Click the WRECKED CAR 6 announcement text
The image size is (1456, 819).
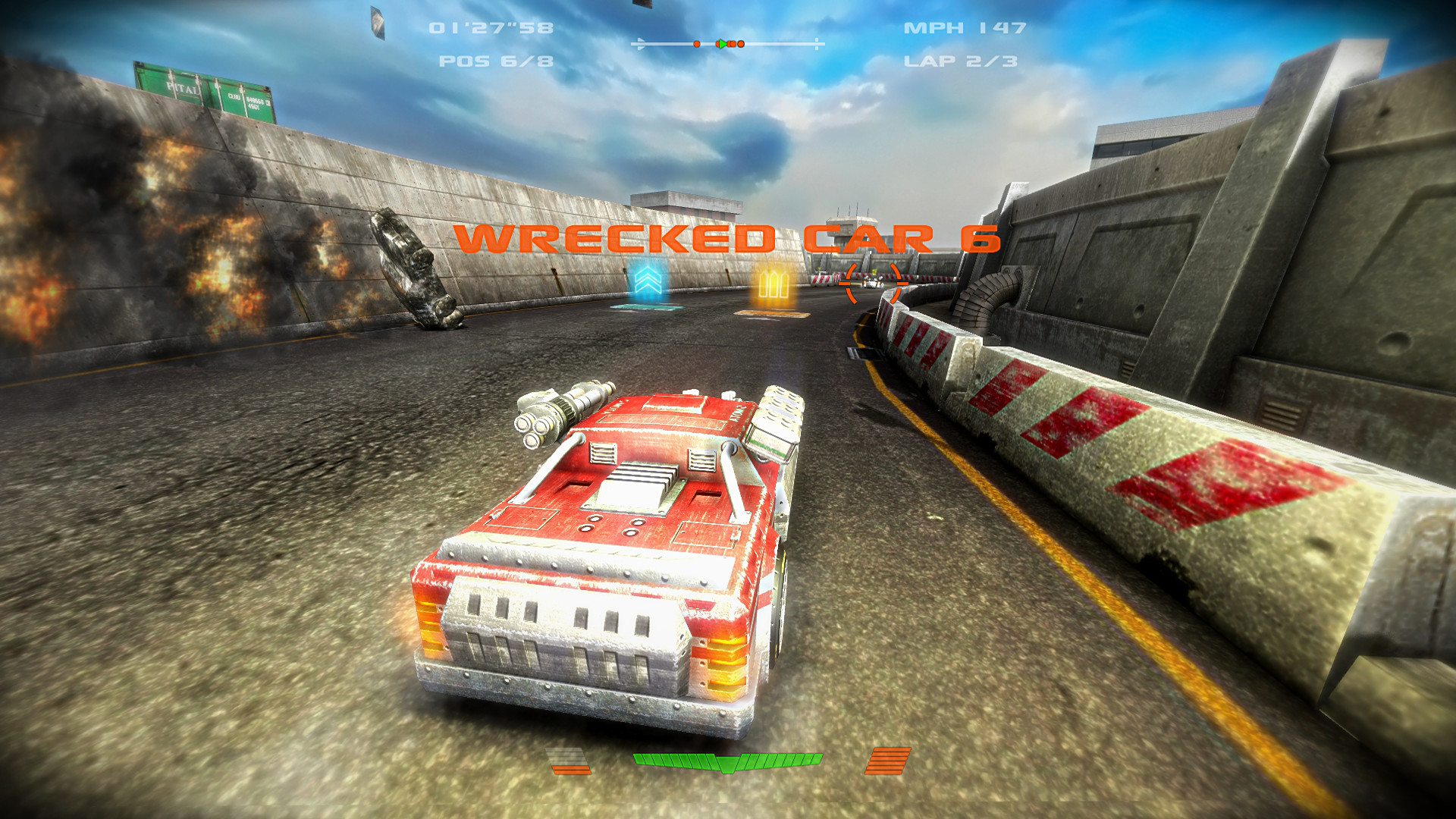pos(728,239)
